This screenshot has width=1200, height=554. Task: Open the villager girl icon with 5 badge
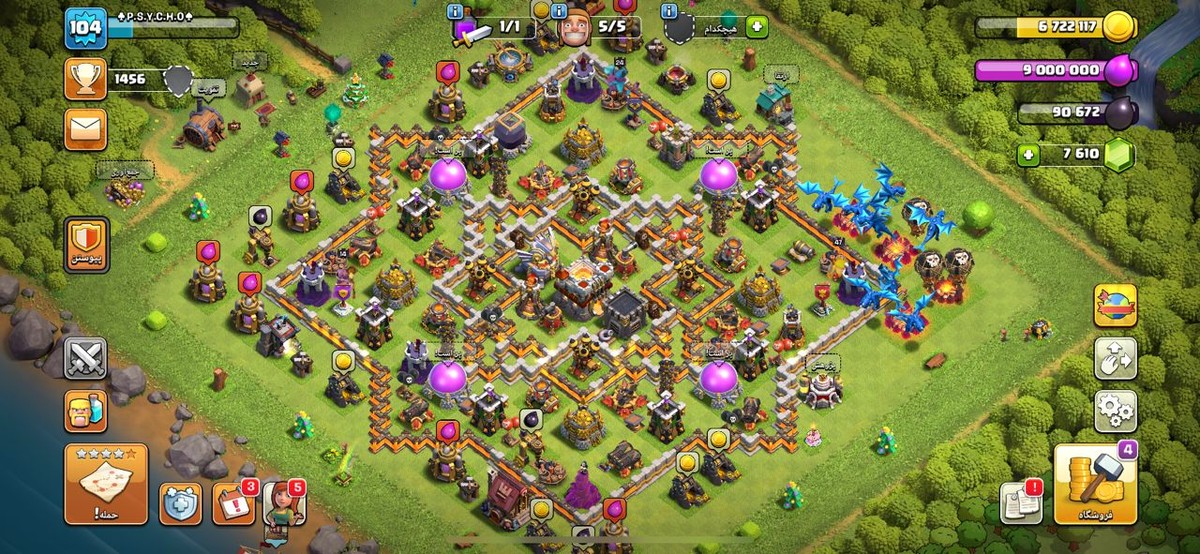283,503
